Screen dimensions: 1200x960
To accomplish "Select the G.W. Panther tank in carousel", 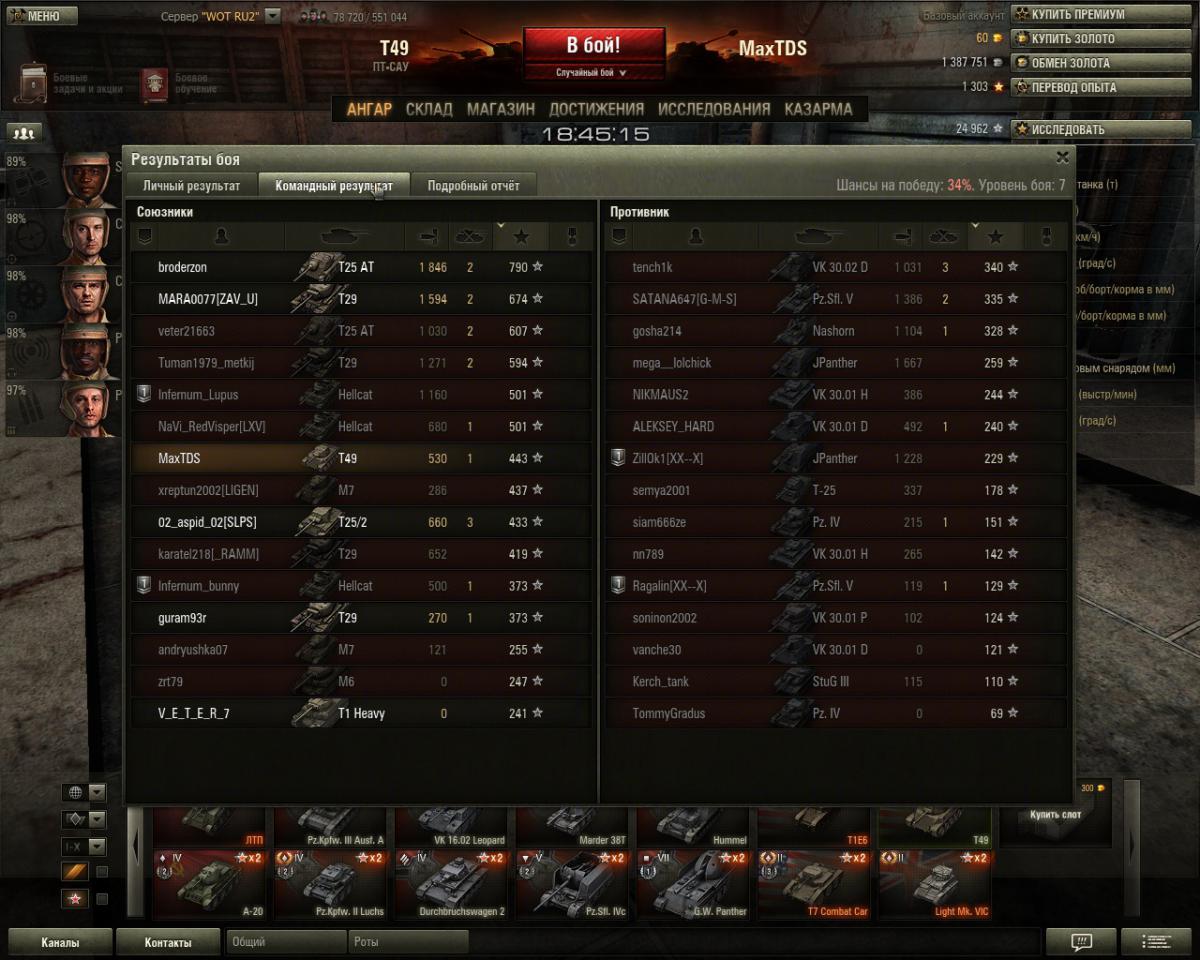I will click(696, 885).
